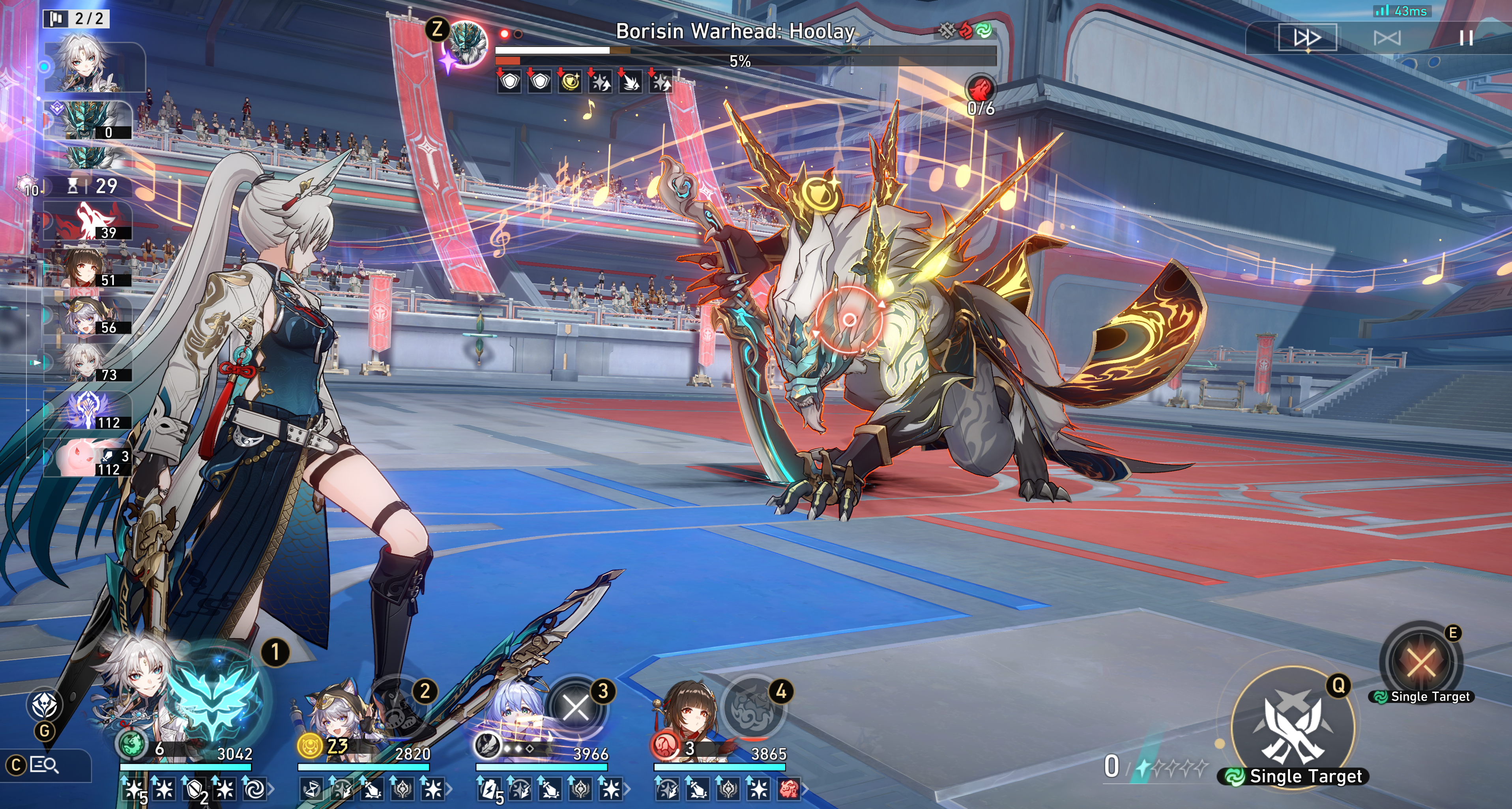Pause the battle
Image resolution: width=1512 pixels, height=809 pixels.
tap(1465, 38)
